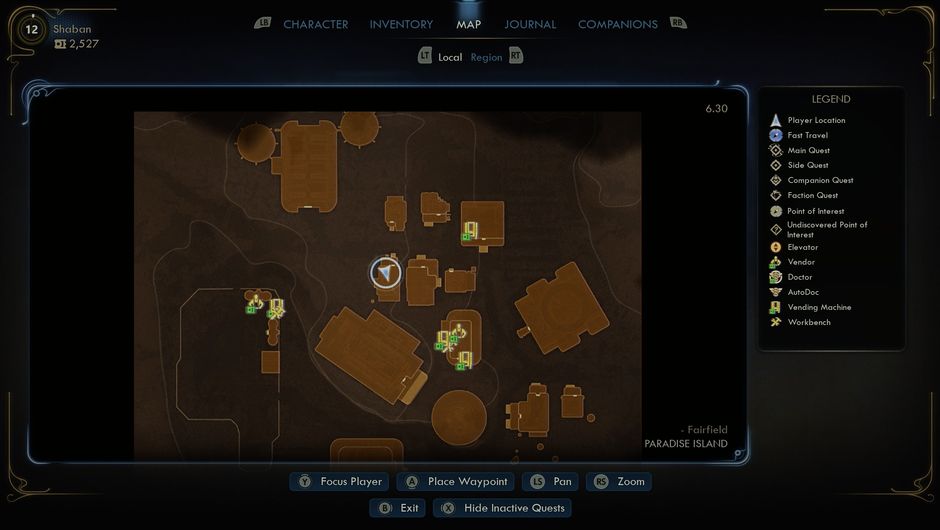Image resolution: width=940 pixels, height=530 pixels.
Task: Select the Elevator legend entry
Action: [x=802, y=247]
